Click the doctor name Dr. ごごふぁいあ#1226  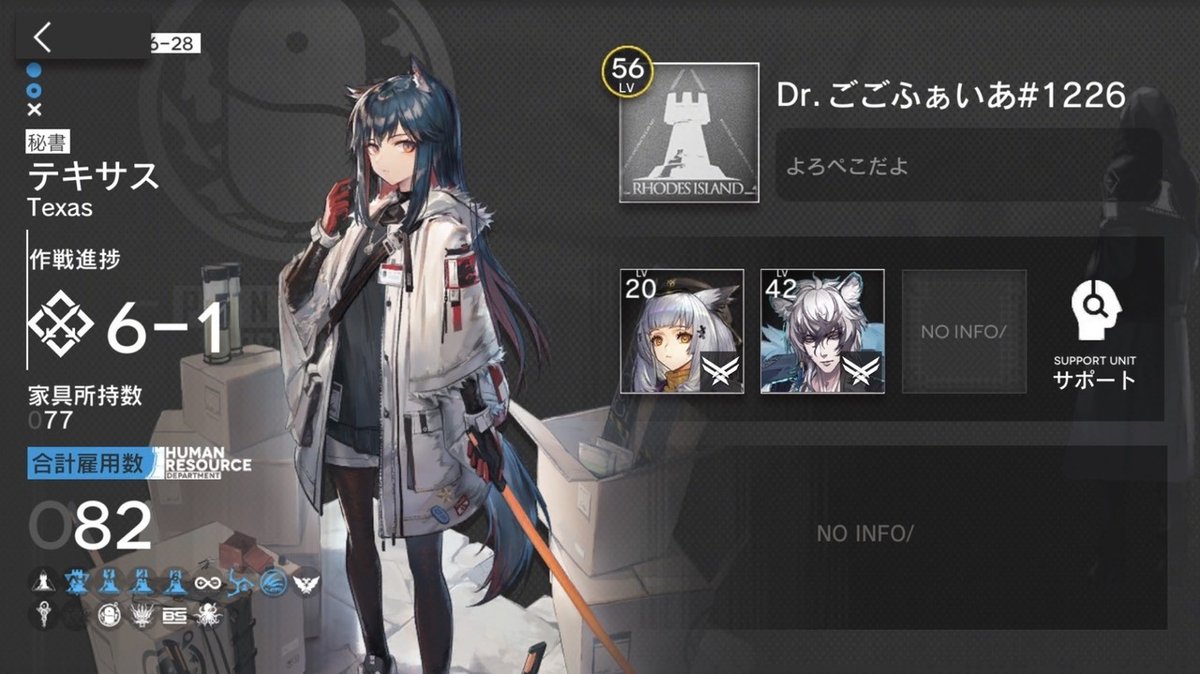(x=951, y=96)
